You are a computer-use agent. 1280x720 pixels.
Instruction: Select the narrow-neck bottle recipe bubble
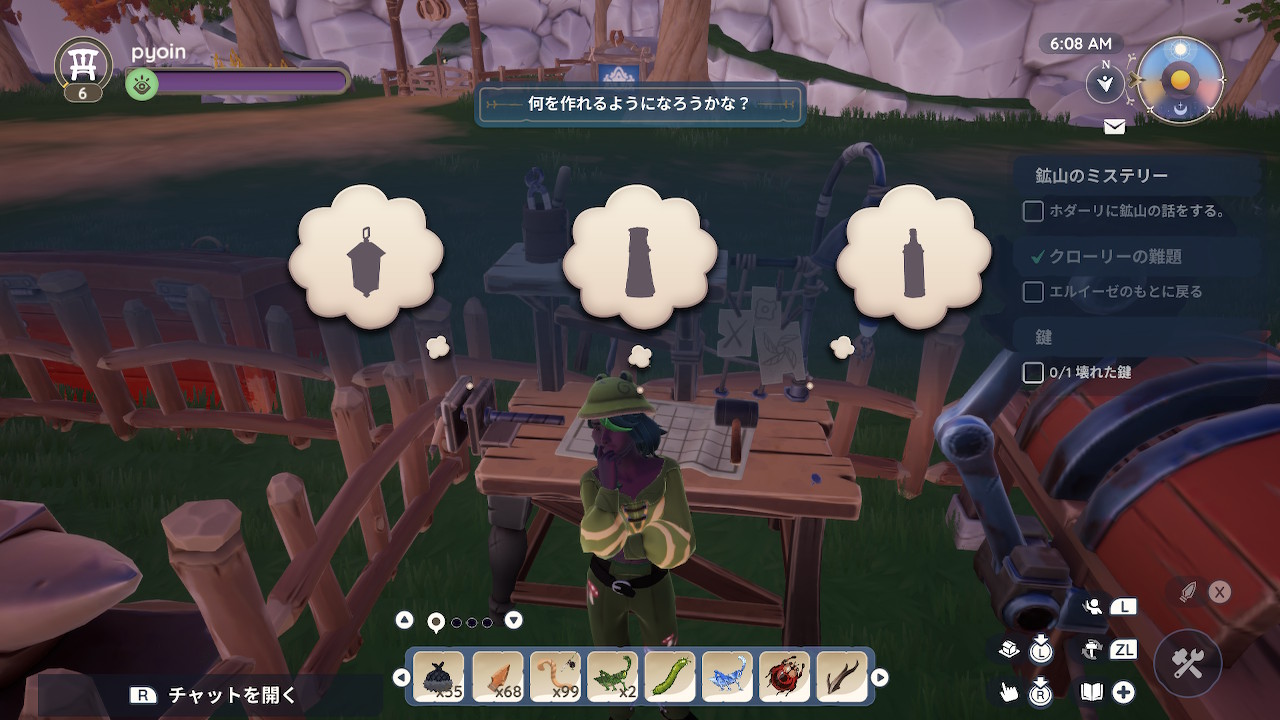coord(913,260)
